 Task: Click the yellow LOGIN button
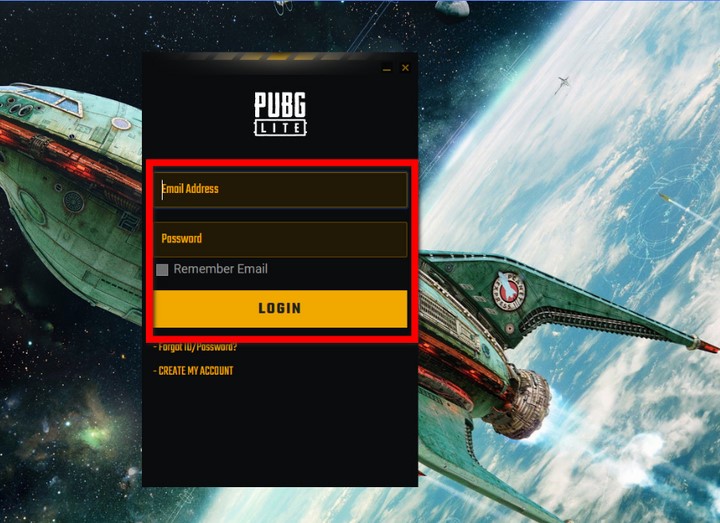click(x=280, y=308)
